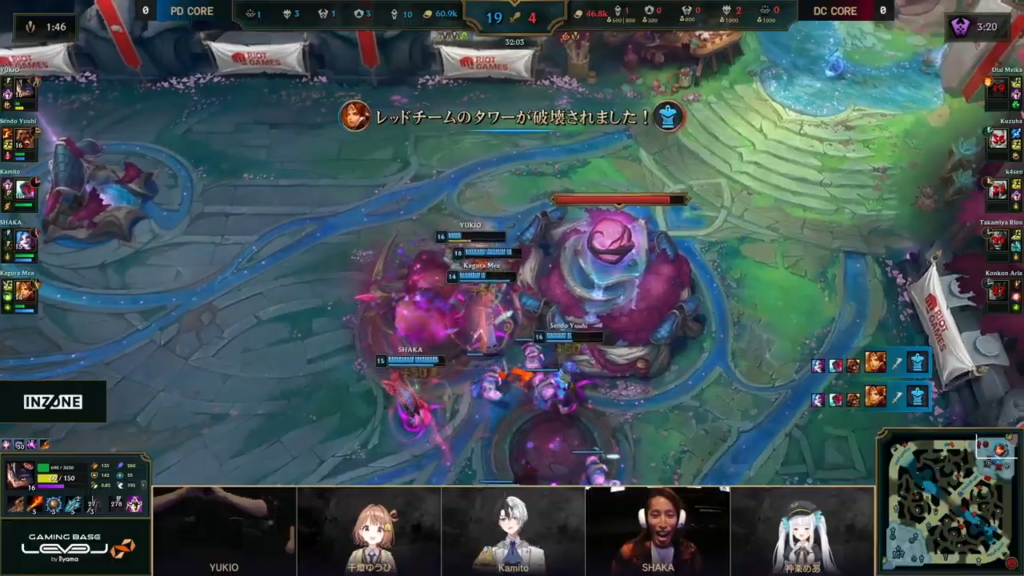The height and width of the screenshot is (576, 1024).
Task: Activate the flaming sword ability icon
Action: (34, 504)
